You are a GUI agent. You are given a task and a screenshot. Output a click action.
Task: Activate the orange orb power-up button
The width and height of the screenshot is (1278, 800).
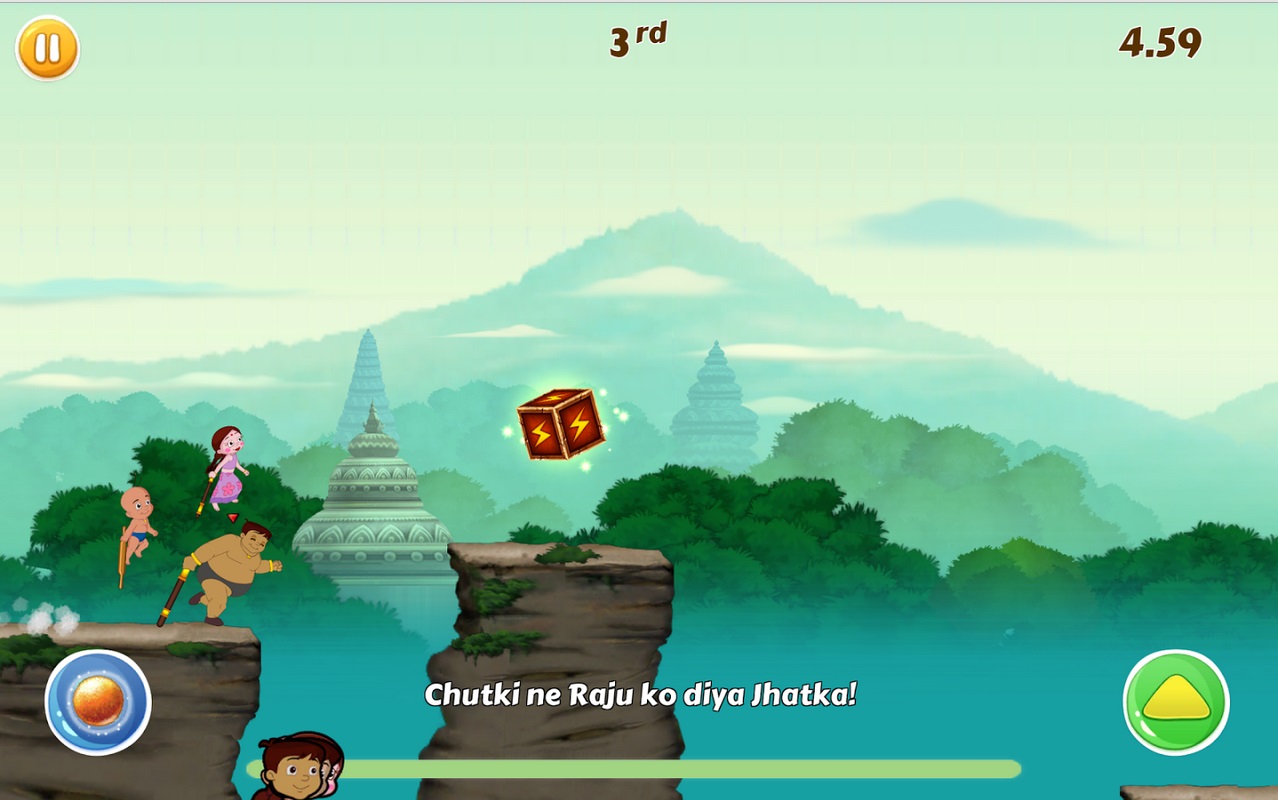[x=98, y=702]
